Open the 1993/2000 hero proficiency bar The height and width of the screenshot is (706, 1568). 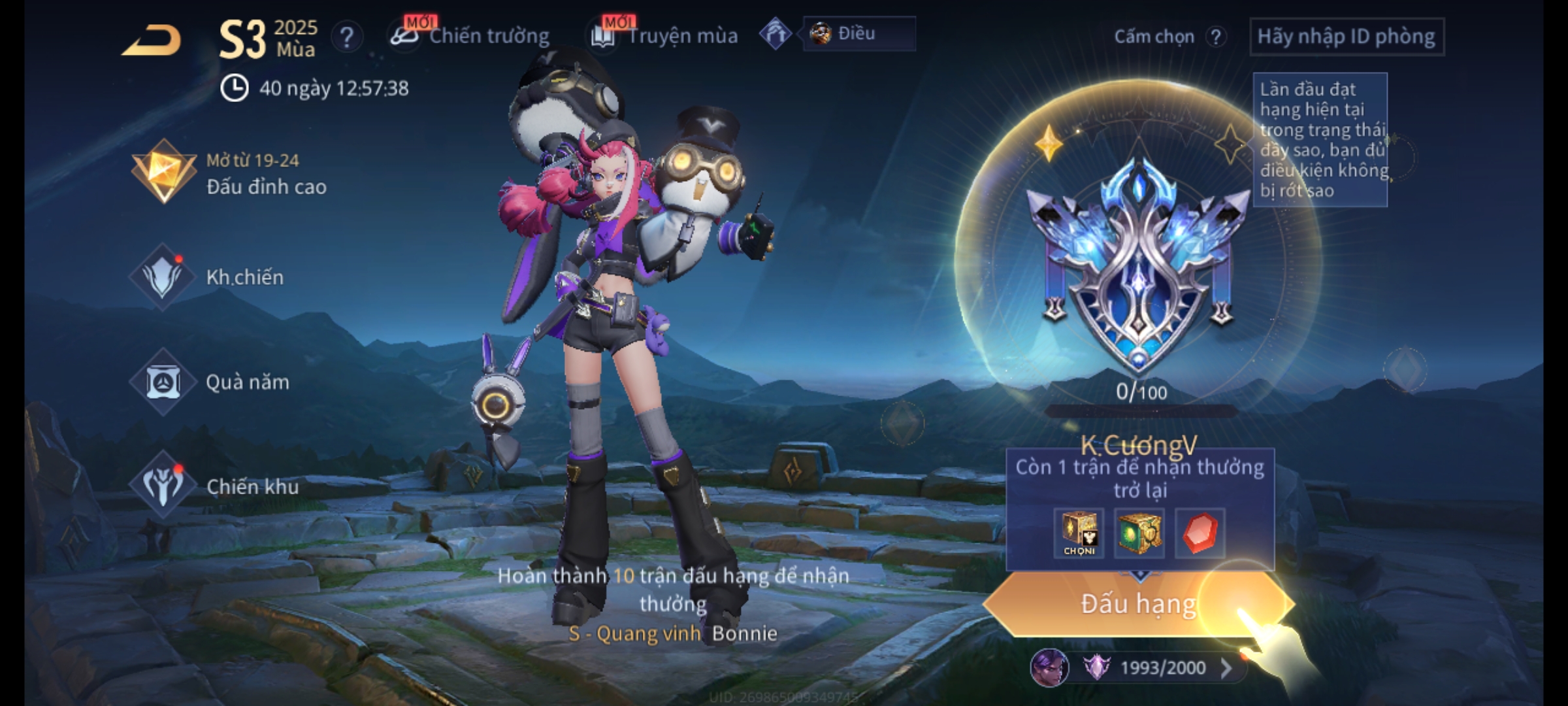tap(1162, 667)
